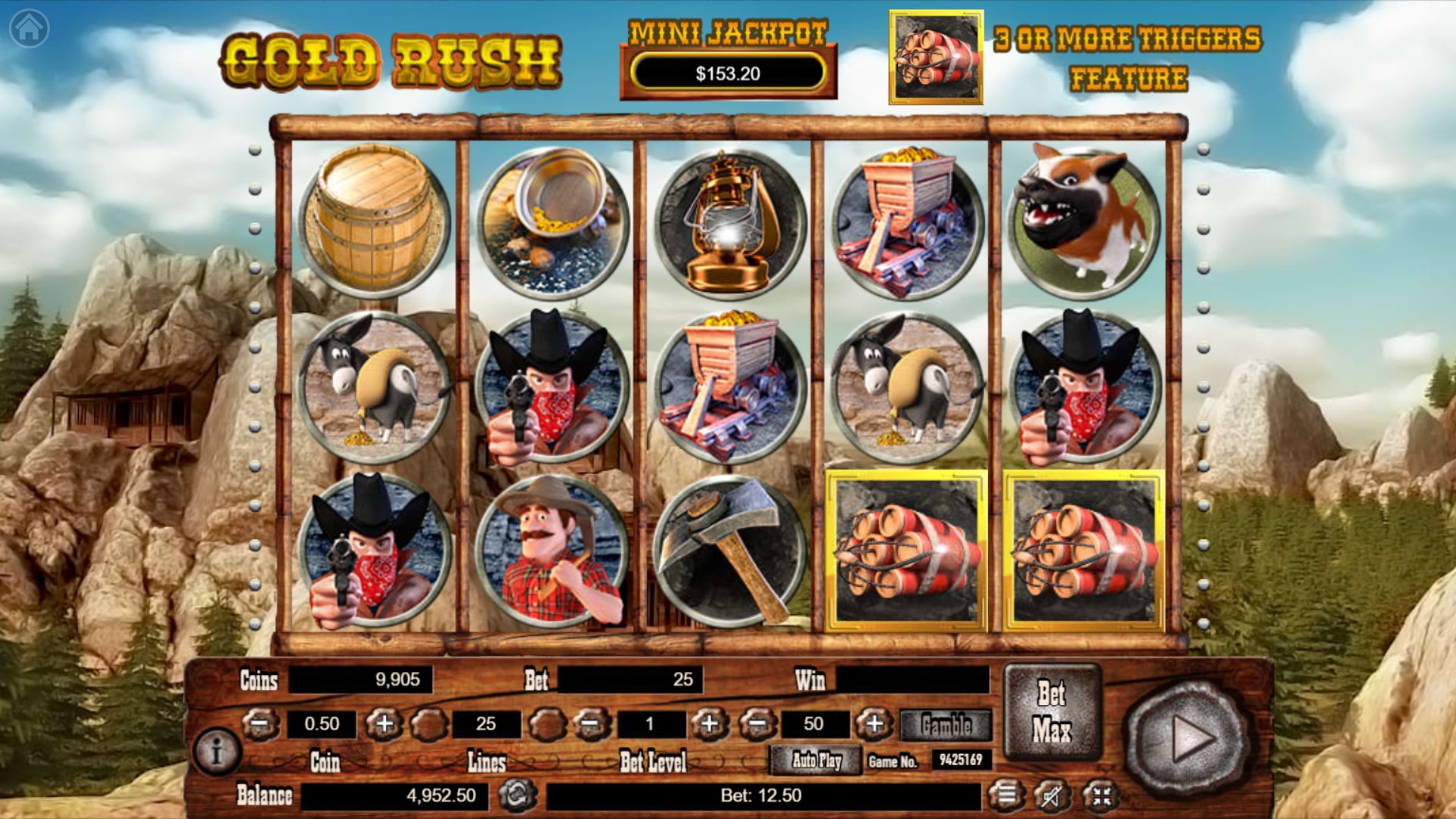Increase the Coin value

coord(384,724)
